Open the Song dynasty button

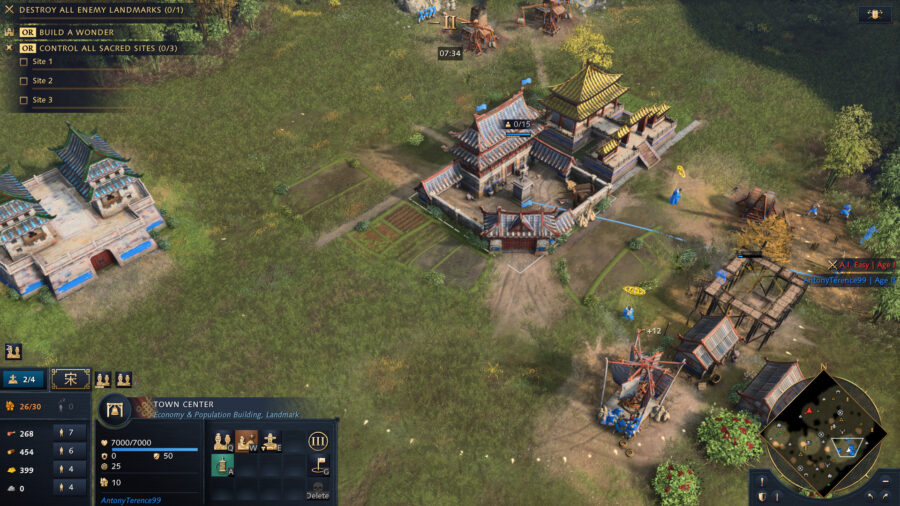click(x=70, y=379)
